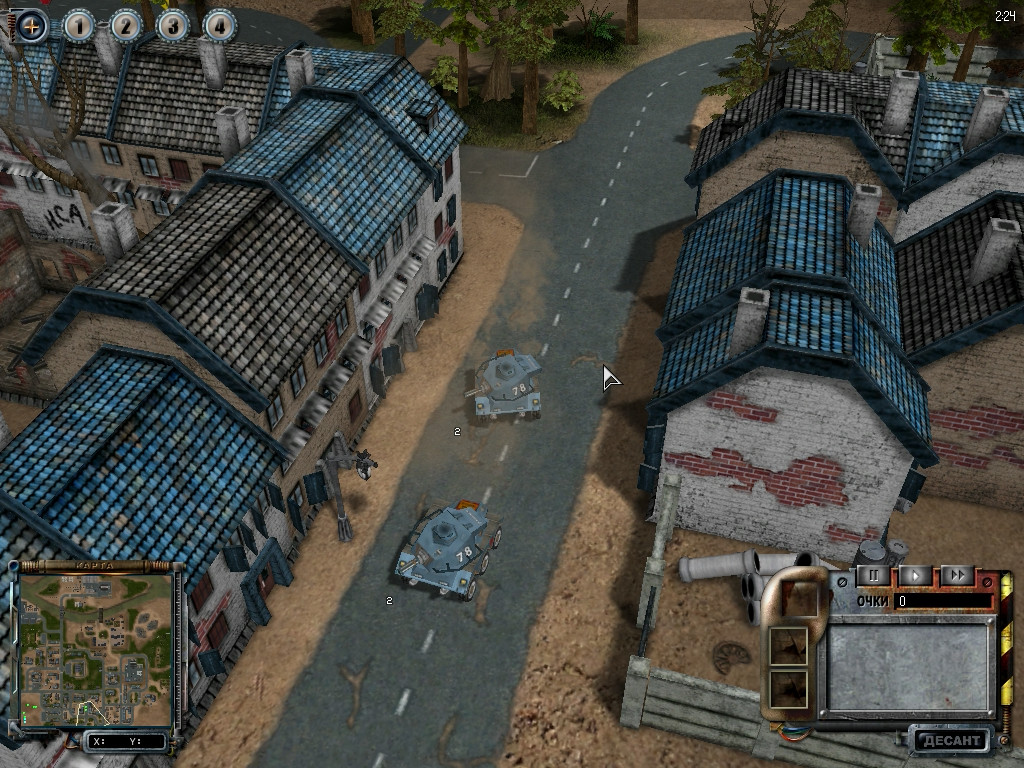Viewport: 1024px width, 768px height.
Task: Pause the game speed
Action: click(873, 575)
